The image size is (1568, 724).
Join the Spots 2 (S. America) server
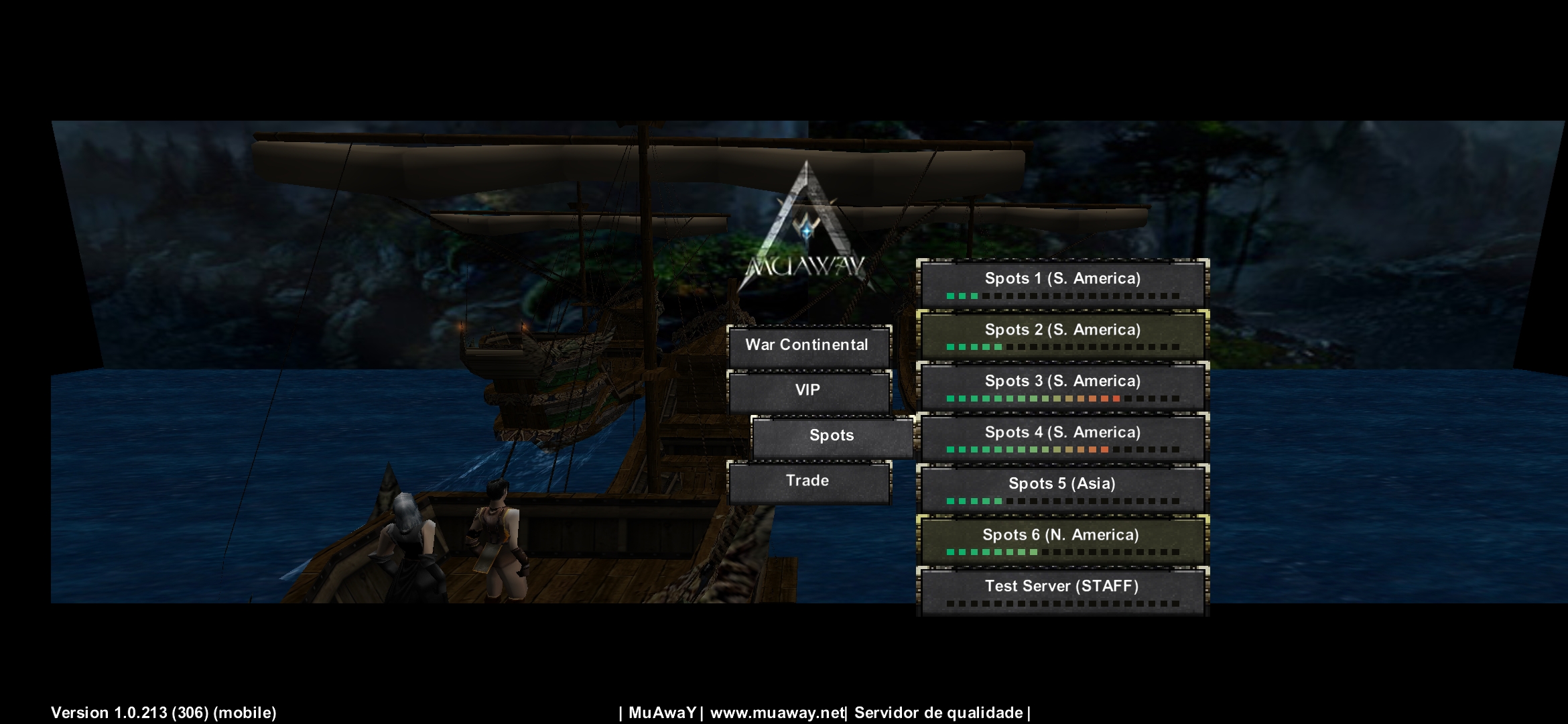(1062, 335)
